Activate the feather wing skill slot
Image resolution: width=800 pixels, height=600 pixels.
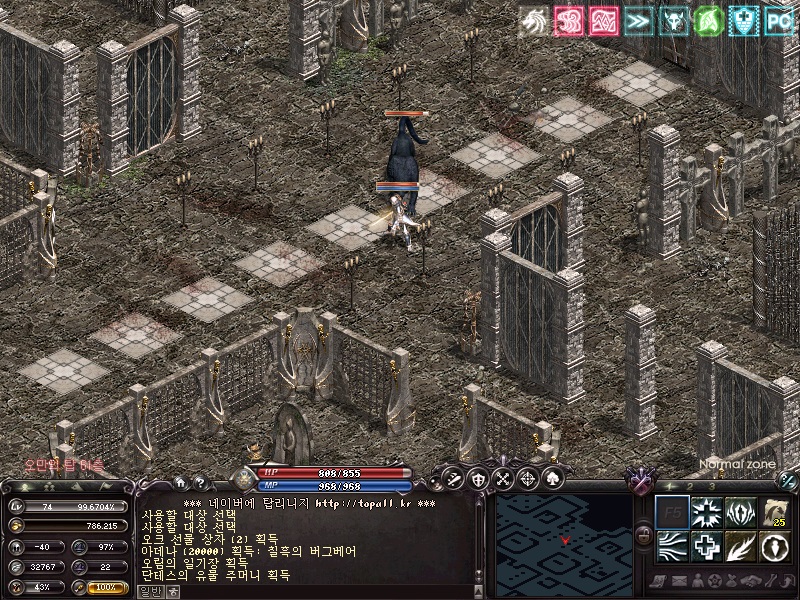click(x=740, y=547)
